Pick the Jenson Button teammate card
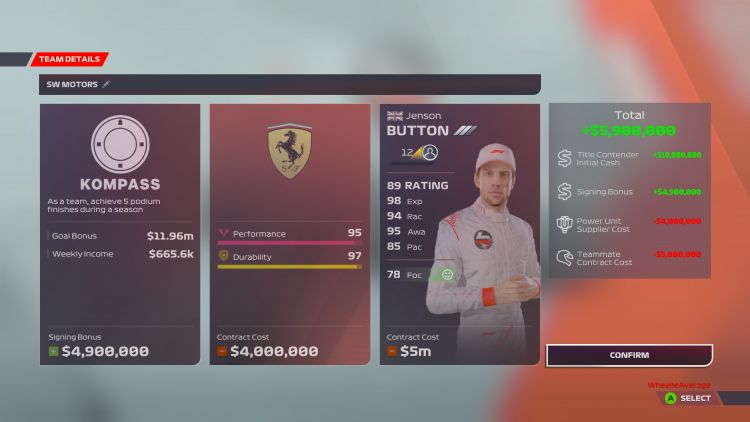 (460, 234)
